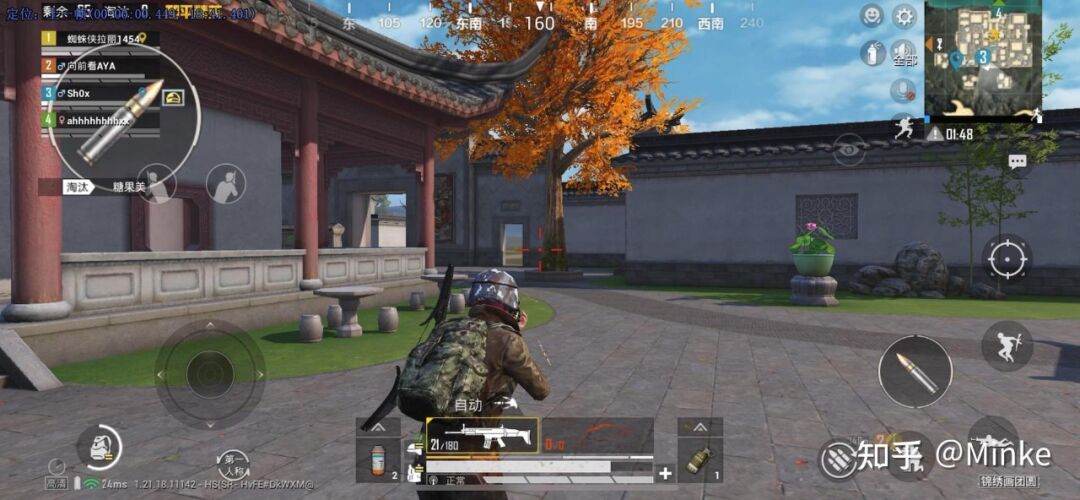Toggle the first-person view switch button
Viewport: 1080px width, 500px height.
[232, 464]
